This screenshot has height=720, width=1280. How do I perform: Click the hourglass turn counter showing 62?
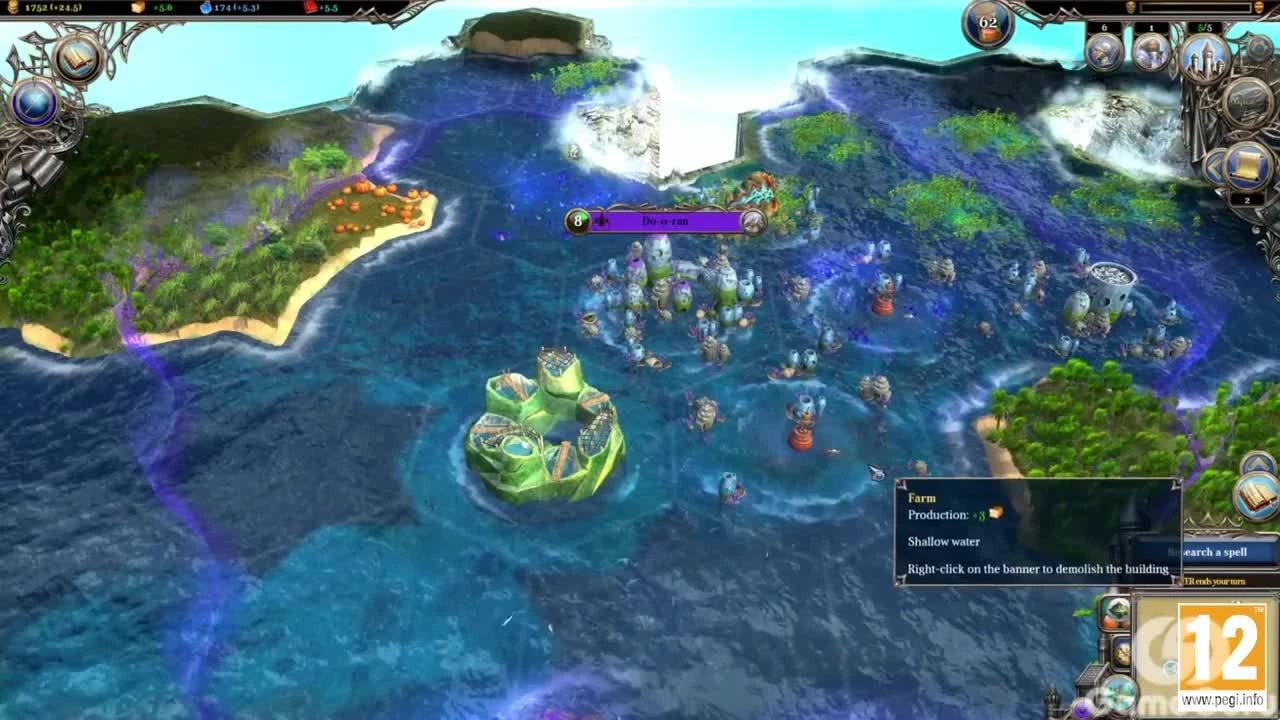987,21
